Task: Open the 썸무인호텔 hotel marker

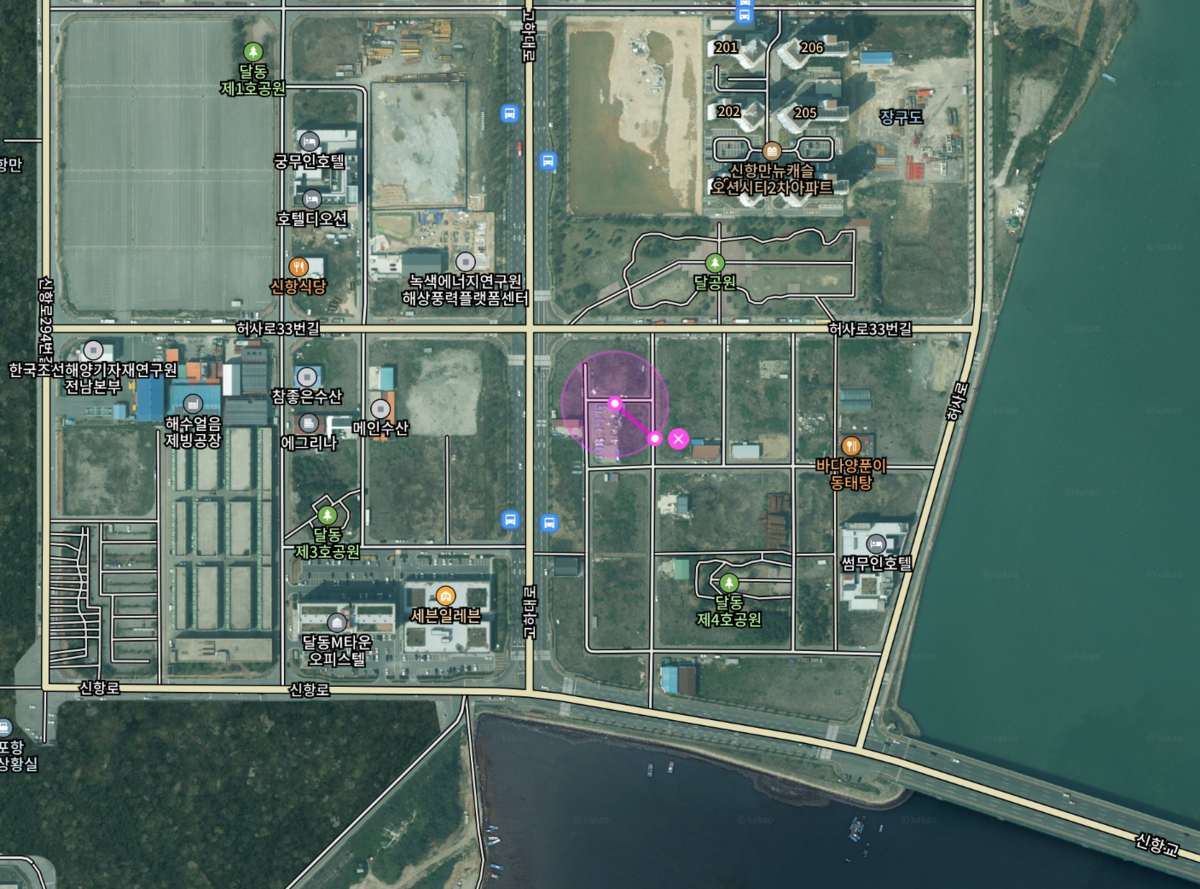Action: pos(877,544)
